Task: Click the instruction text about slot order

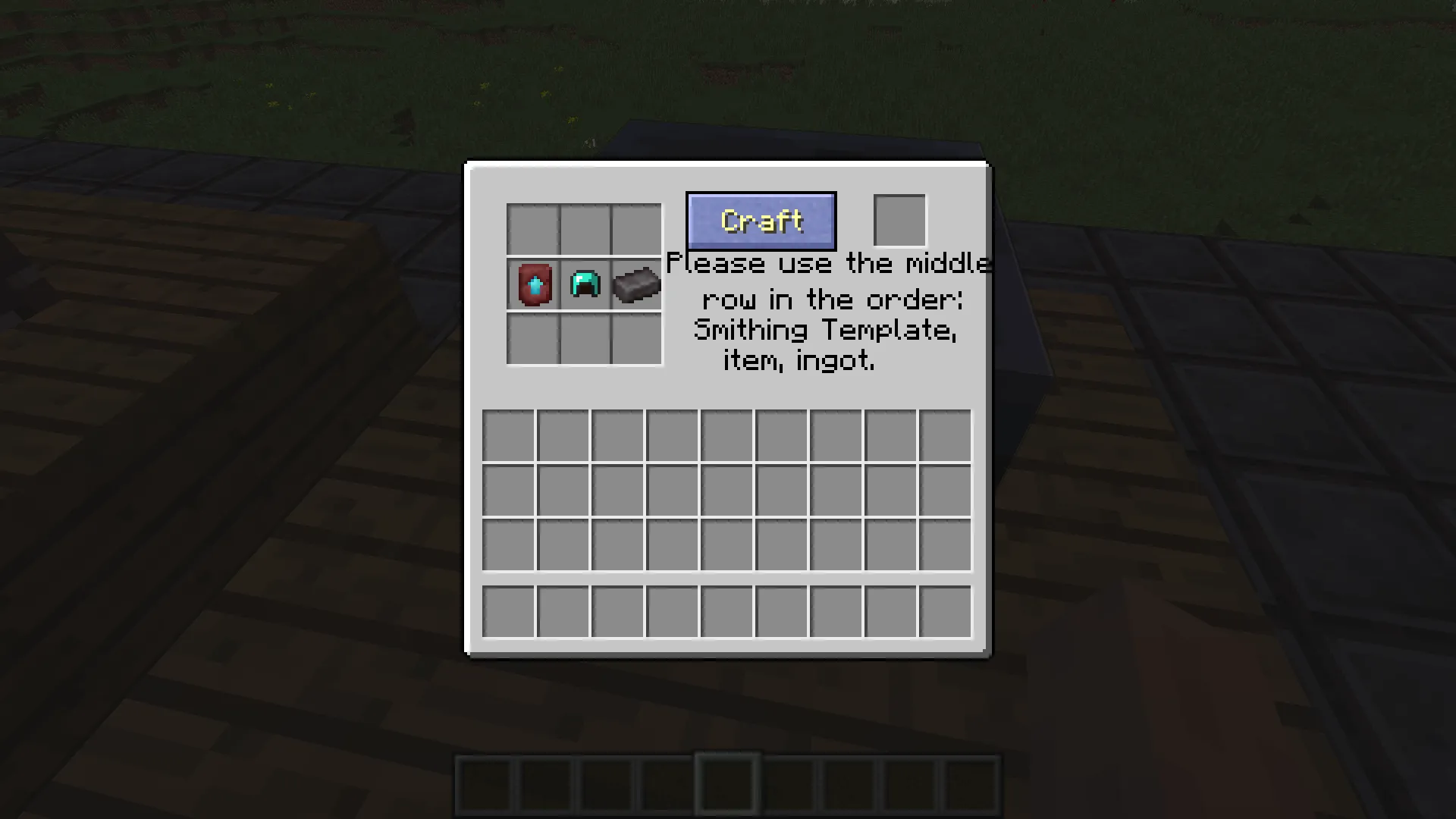Action: pos(827,312)
